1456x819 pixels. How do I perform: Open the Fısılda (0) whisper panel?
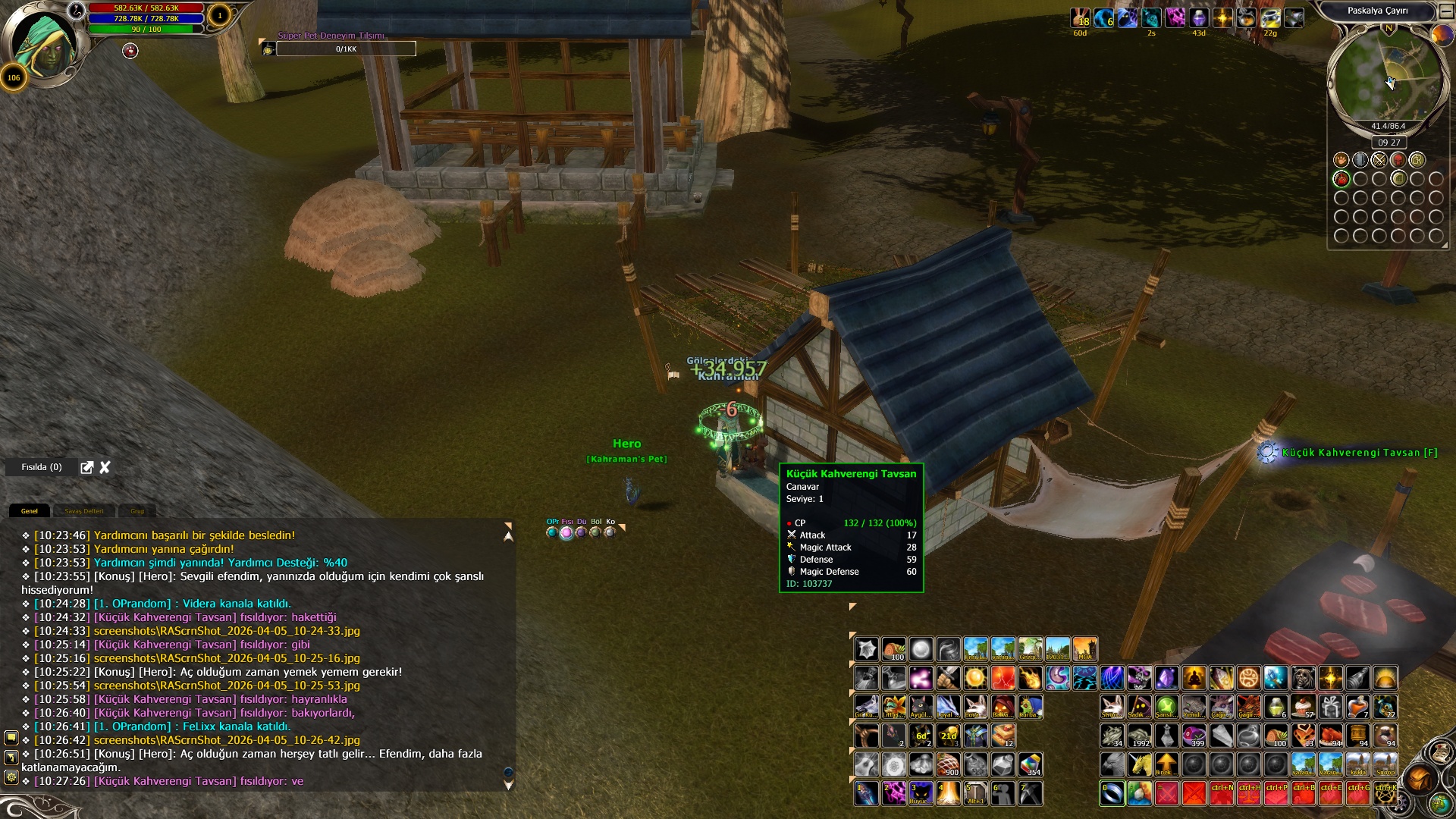(x=42, y=467)
